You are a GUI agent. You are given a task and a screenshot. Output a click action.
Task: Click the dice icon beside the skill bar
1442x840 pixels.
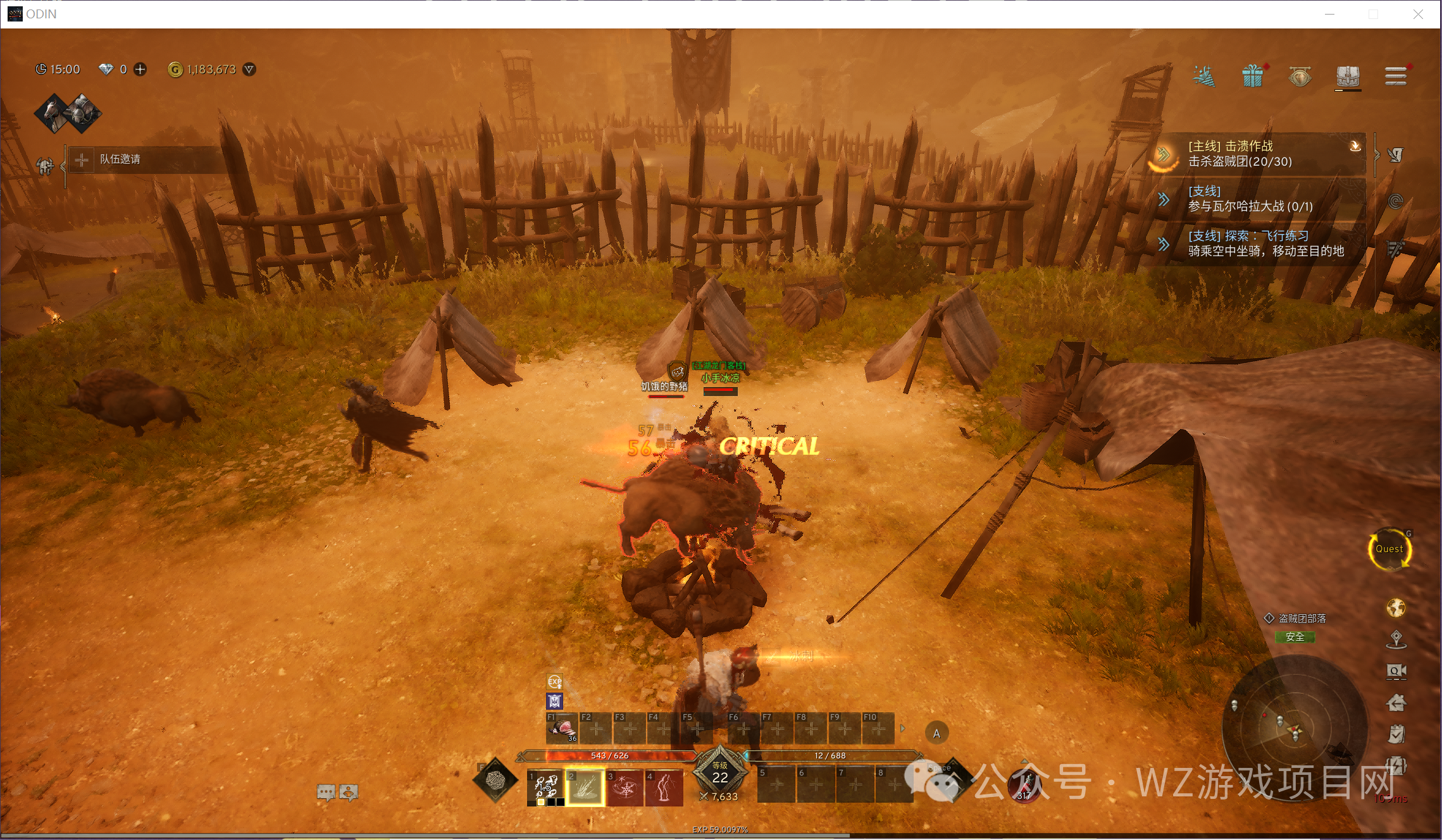pos(496,781)
